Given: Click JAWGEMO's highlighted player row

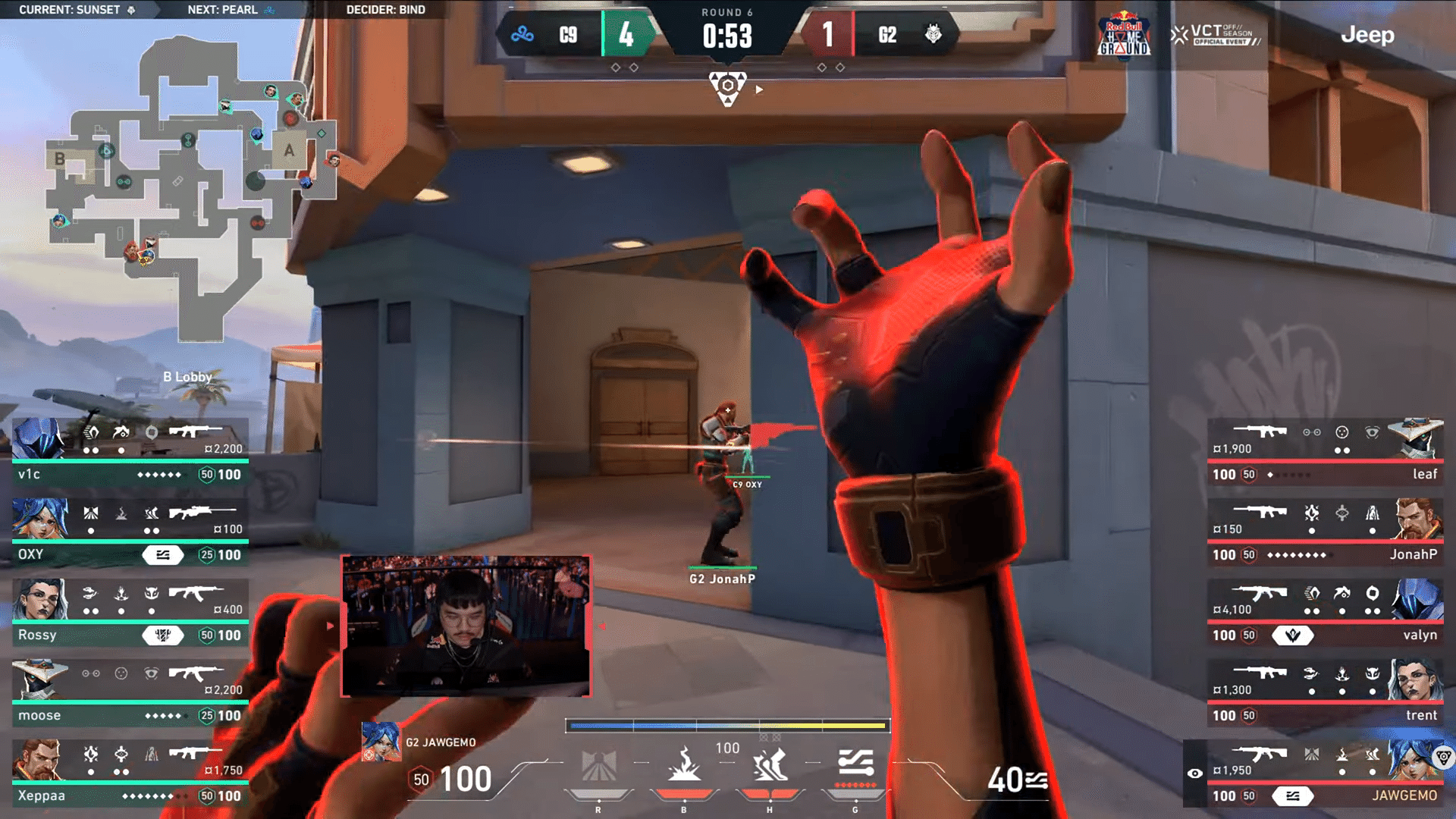Looking at the screenshot, I should [1326, 773].
